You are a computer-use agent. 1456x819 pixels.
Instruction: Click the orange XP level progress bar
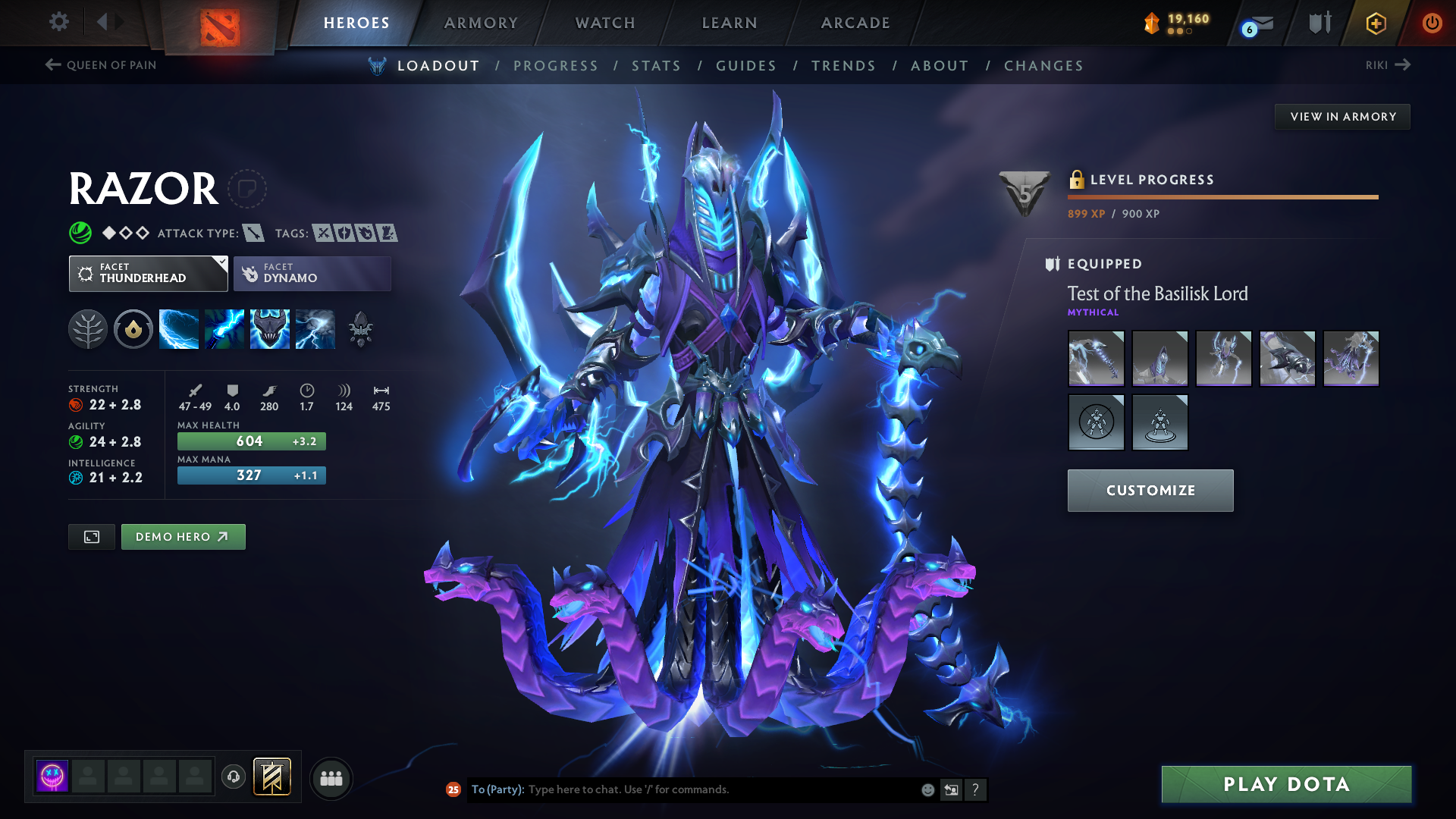click(x=1222, y=197)
